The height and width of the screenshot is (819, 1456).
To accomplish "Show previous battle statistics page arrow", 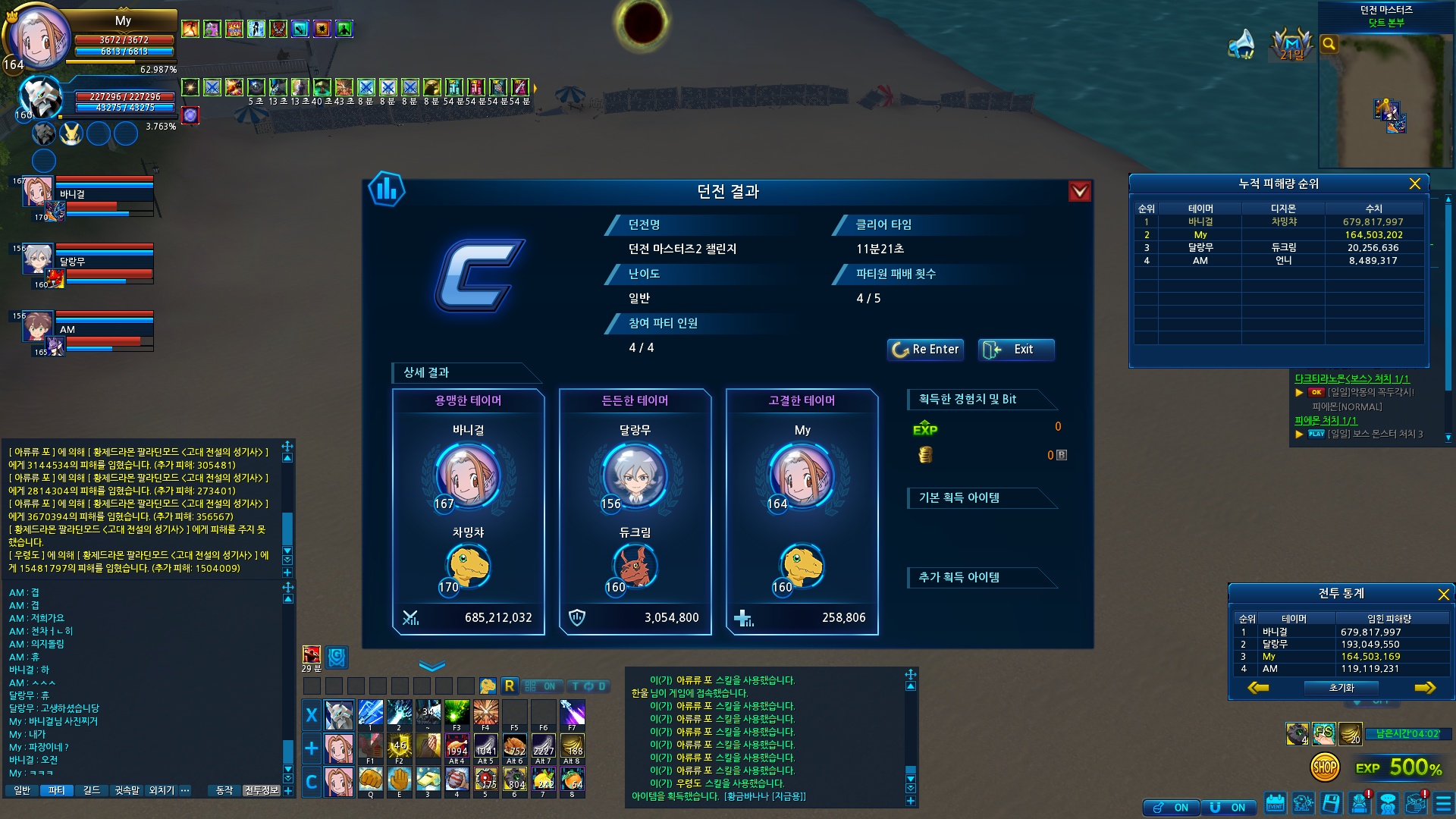I will coord(1258,688).
